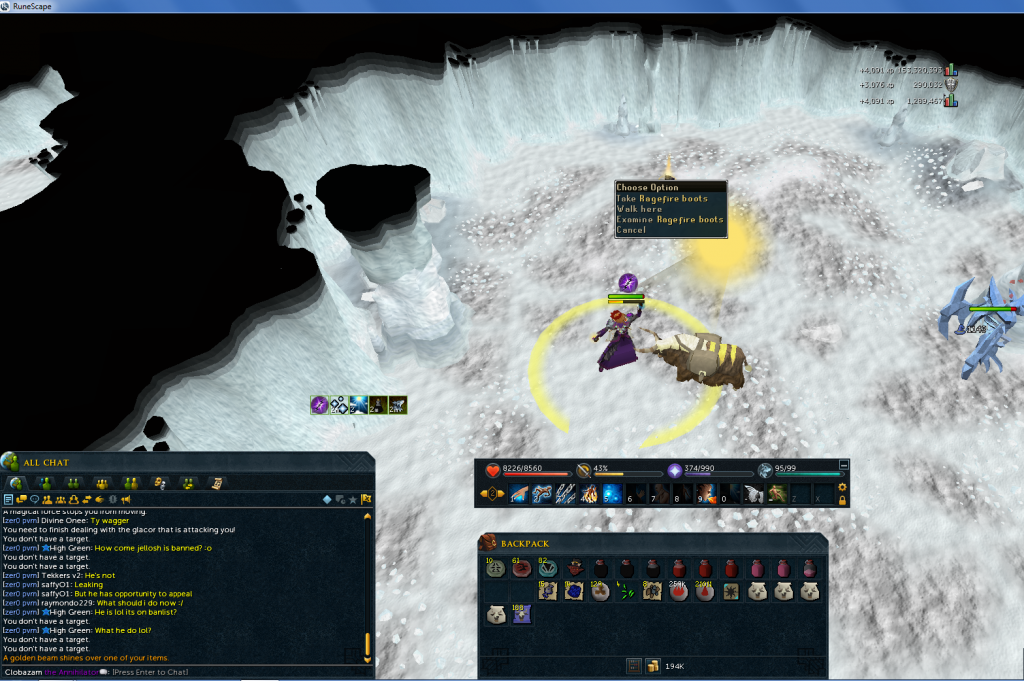Click the purple prayer star icon

click(674, 470)
